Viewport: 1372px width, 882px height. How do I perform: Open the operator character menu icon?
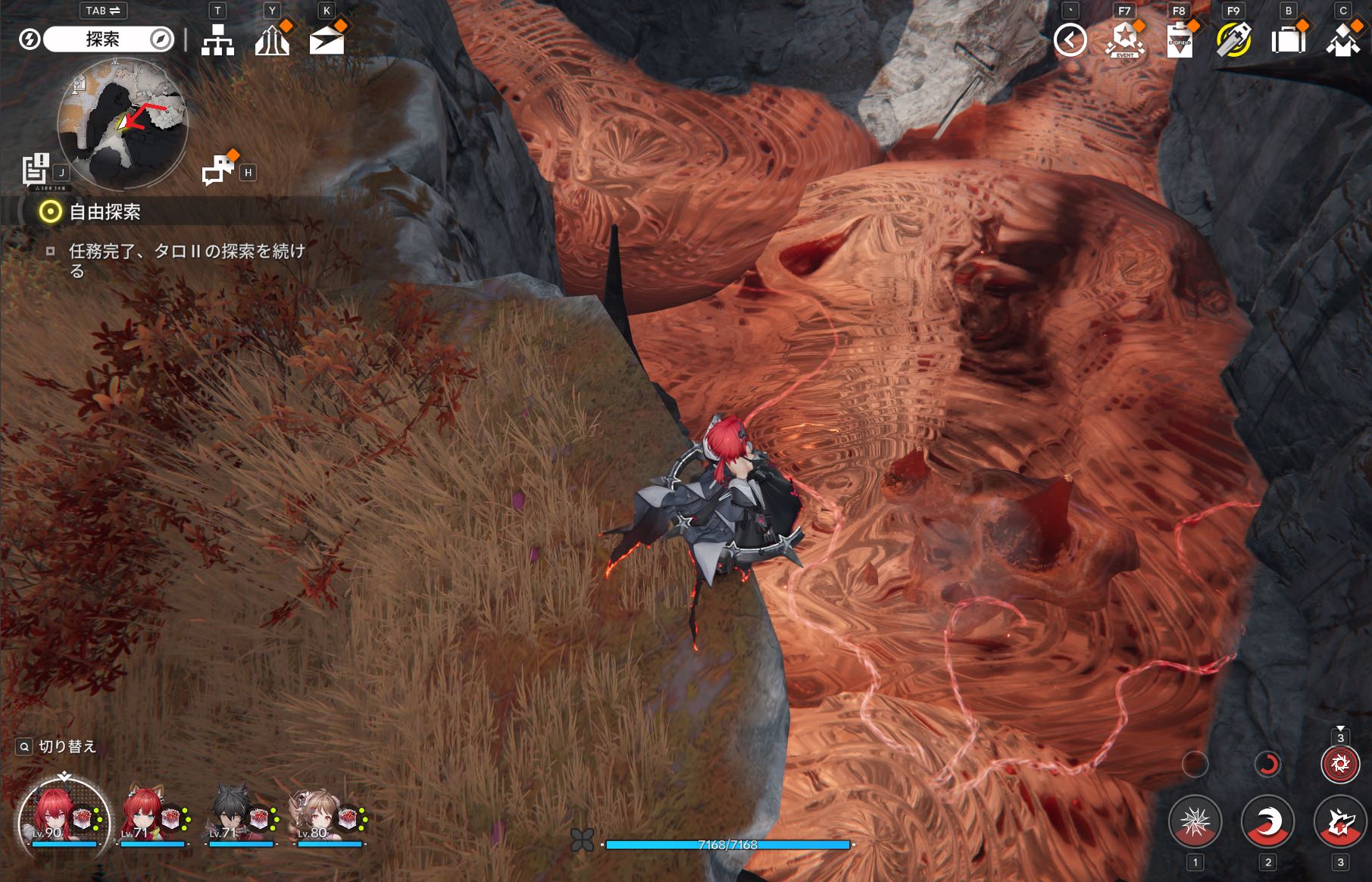(x=1342, y=40)
